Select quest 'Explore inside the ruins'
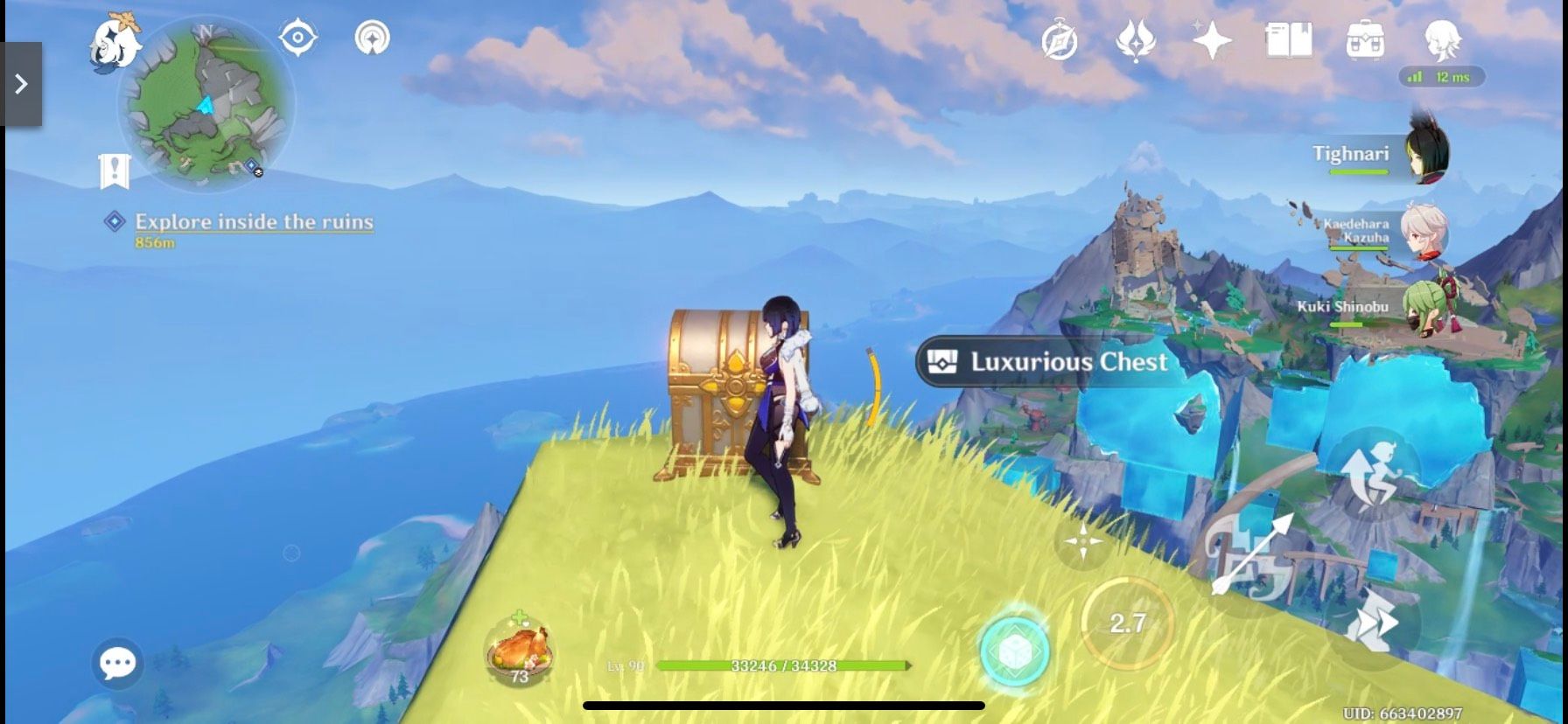The width and height of the screenshot is (1568, 724). point(254,221)
